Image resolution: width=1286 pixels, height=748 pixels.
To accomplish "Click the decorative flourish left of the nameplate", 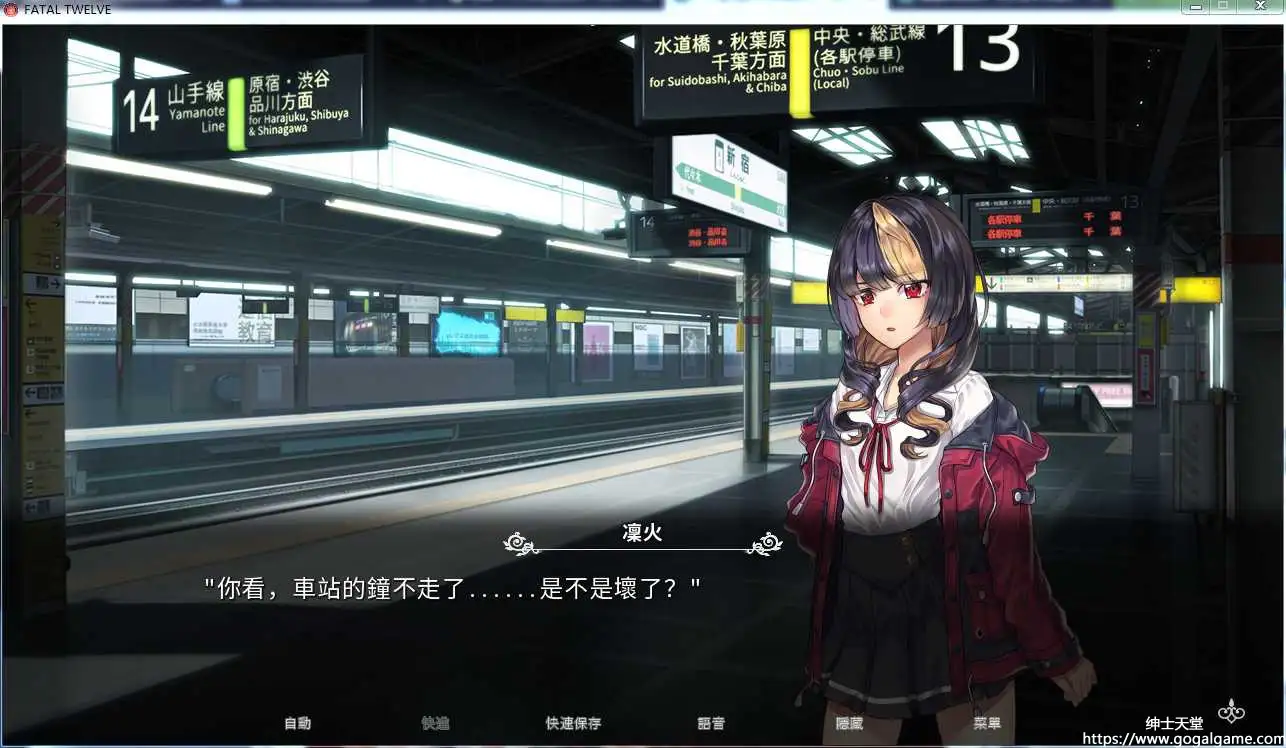I will 516,541.
